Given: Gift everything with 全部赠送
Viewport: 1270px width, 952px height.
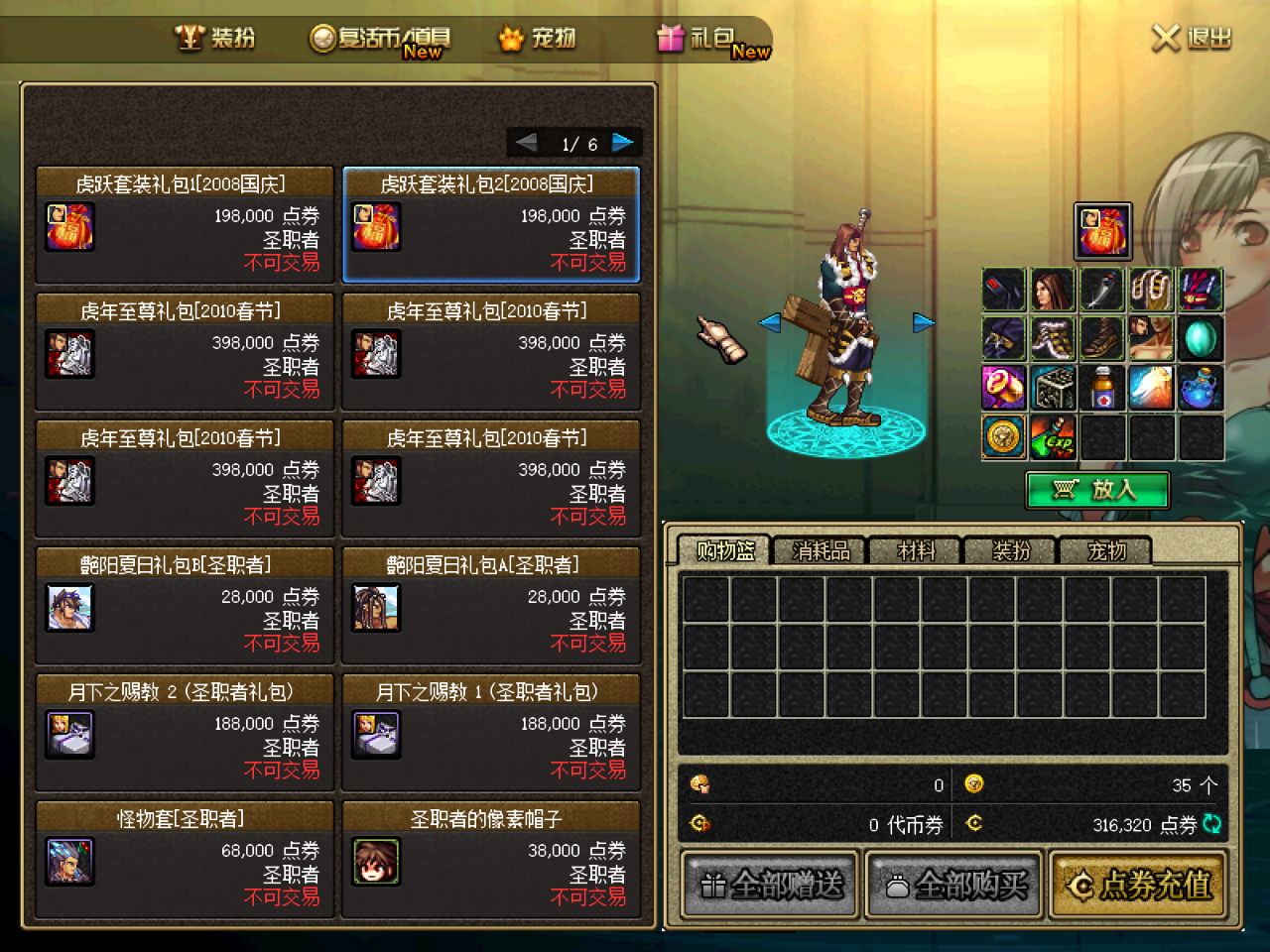Looking at the screenshot, I should point(771,885).
